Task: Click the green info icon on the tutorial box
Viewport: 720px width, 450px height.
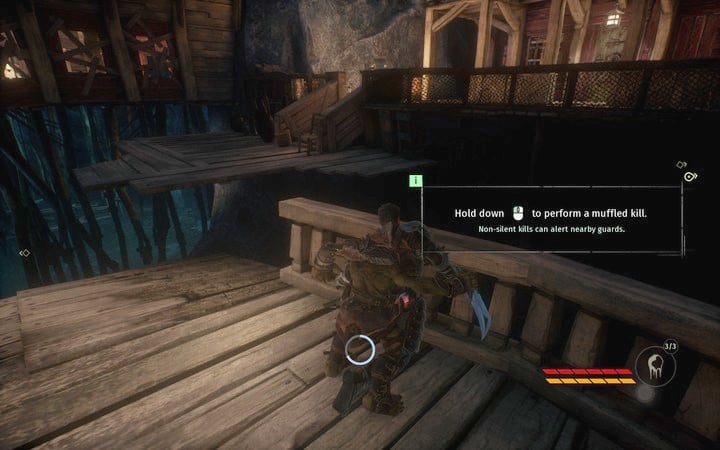Action: click(416, 181)
